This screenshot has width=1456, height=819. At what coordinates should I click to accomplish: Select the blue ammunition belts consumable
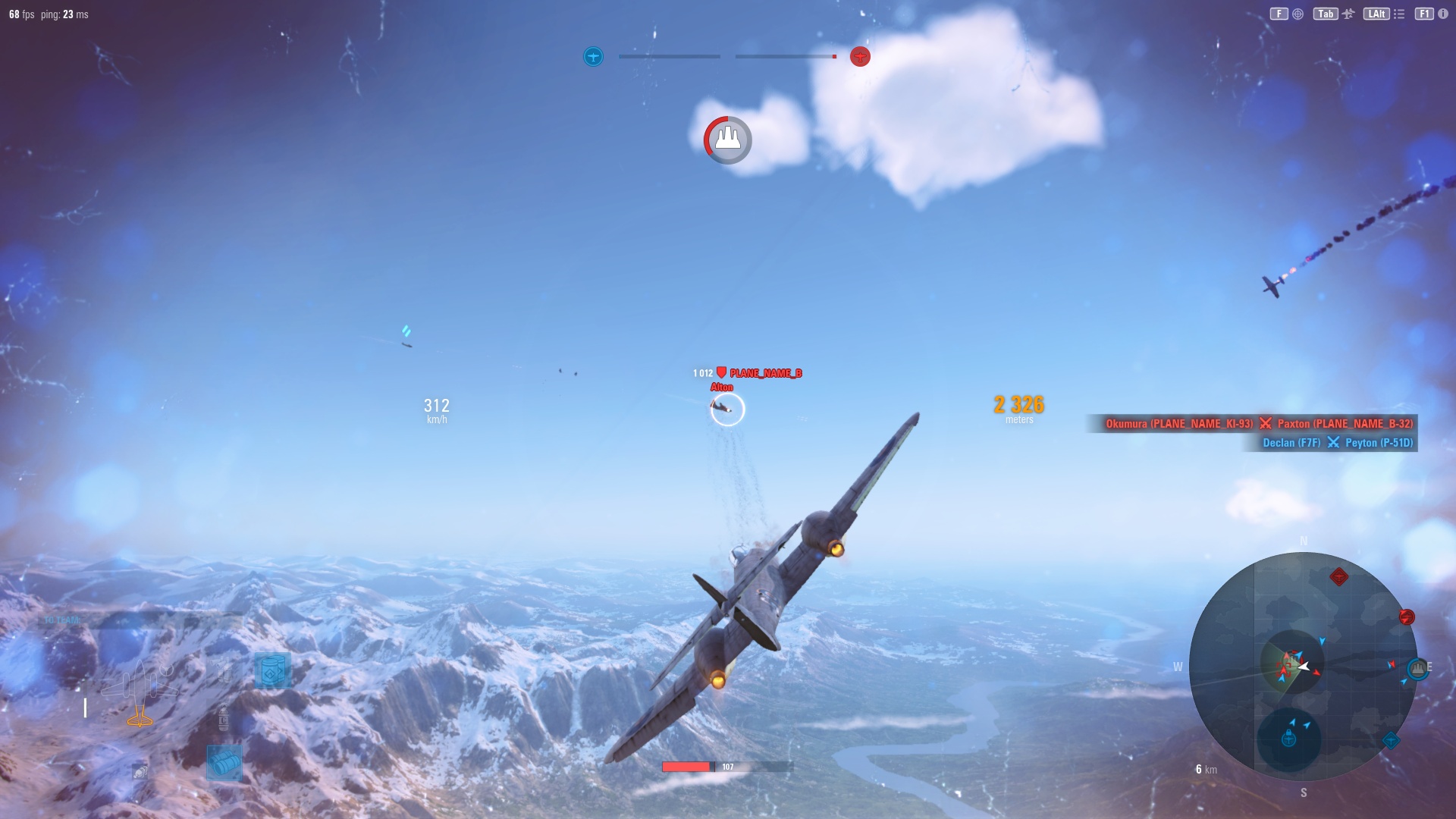tap(223, 762)
